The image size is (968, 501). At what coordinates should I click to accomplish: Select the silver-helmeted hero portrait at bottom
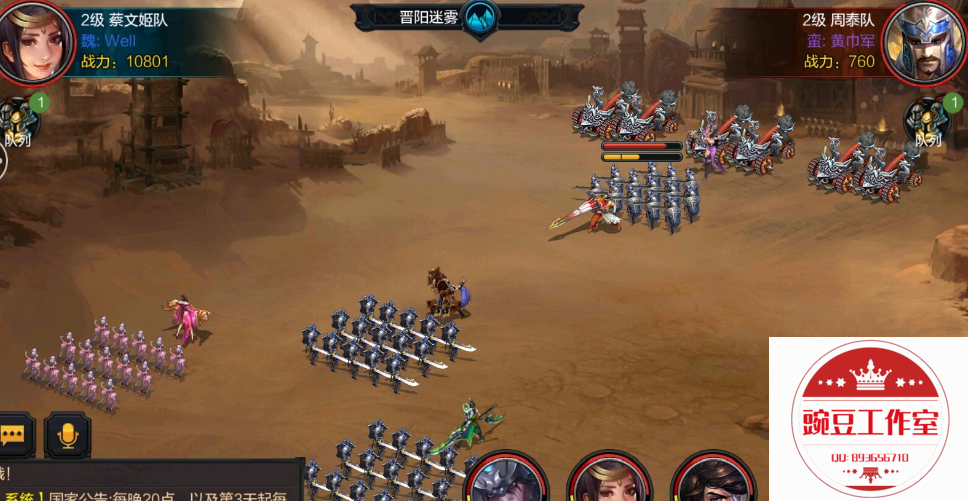506,478
